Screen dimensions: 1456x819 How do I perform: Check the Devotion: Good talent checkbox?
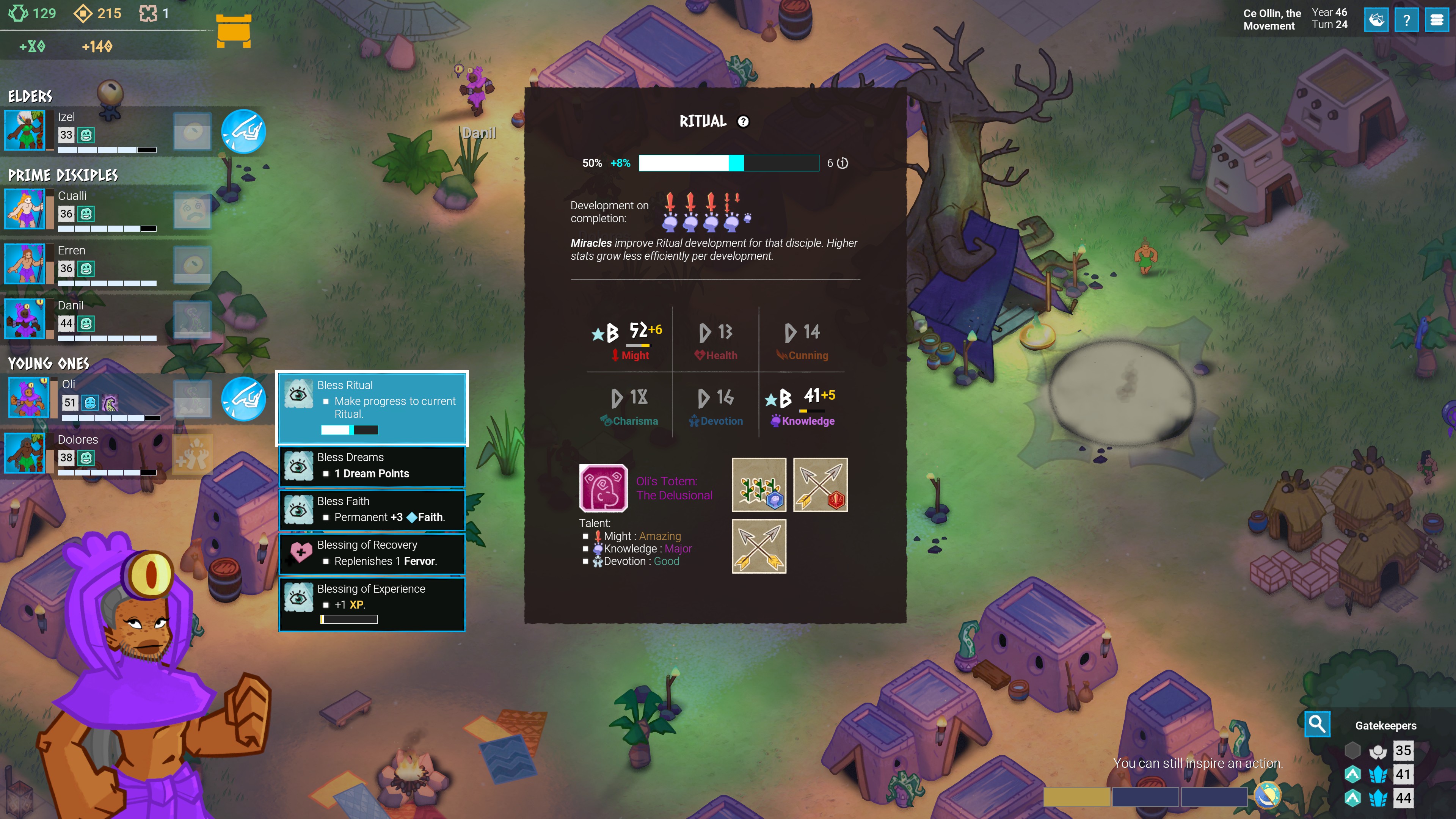pos(586,561)
